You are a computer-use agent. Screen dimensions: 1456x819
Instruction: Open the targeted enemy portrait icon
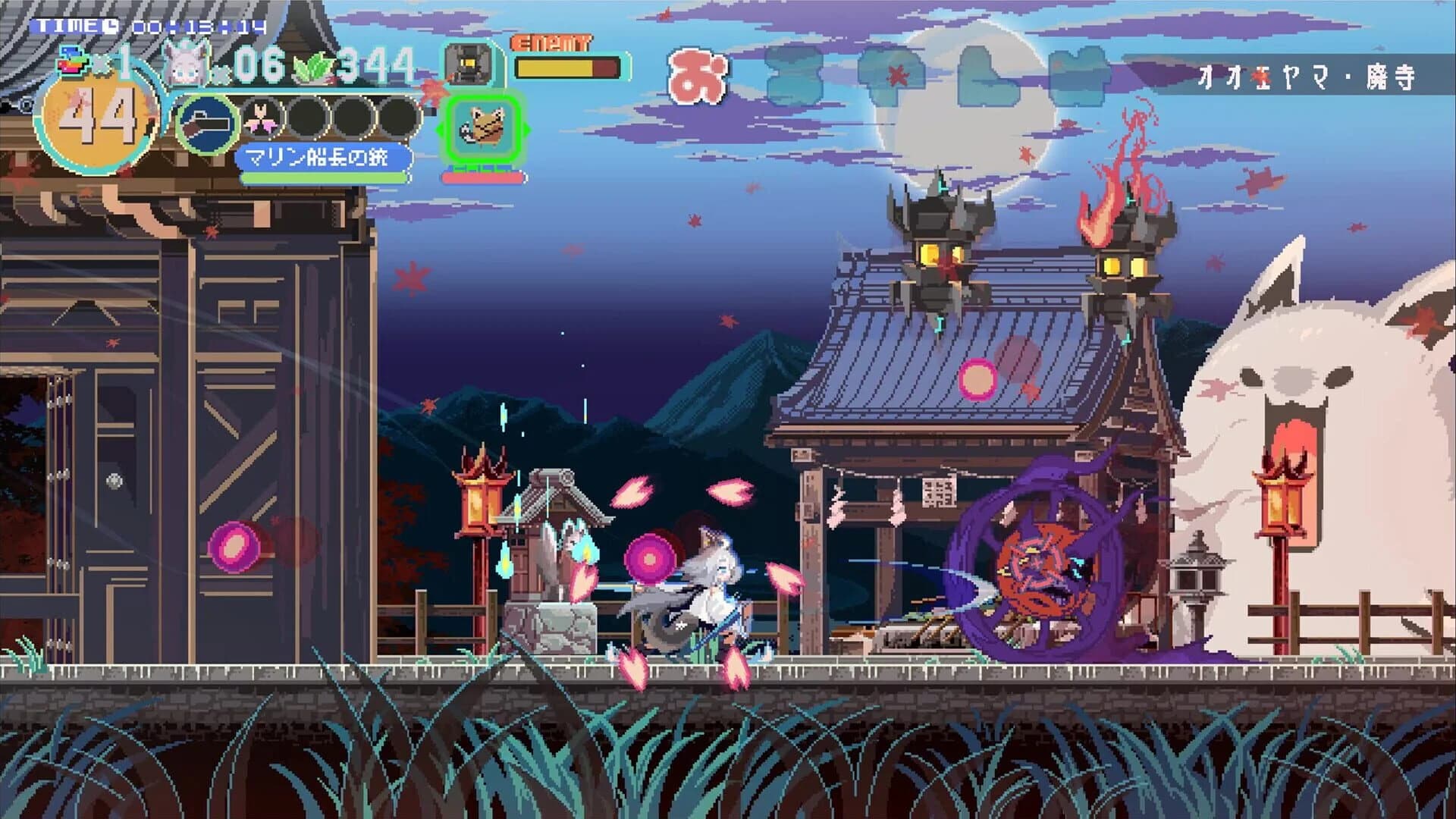coord(468,64)
